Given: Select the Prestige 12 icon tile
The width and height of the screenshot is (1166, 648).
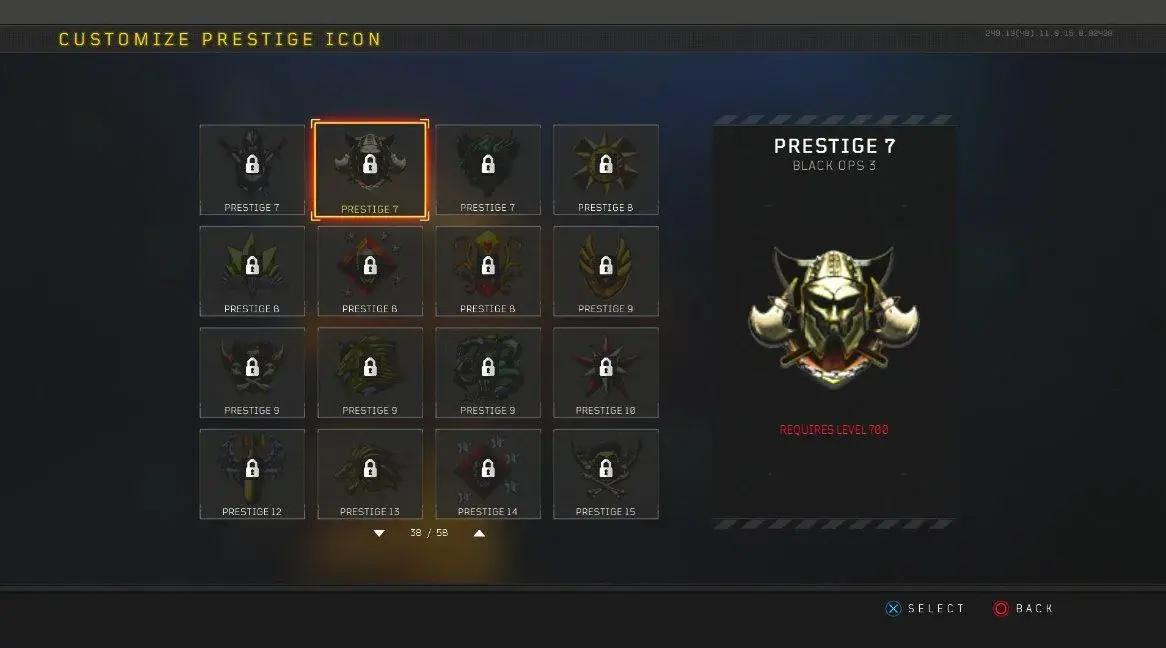Looking at the screenshot, I should point(252,474).
